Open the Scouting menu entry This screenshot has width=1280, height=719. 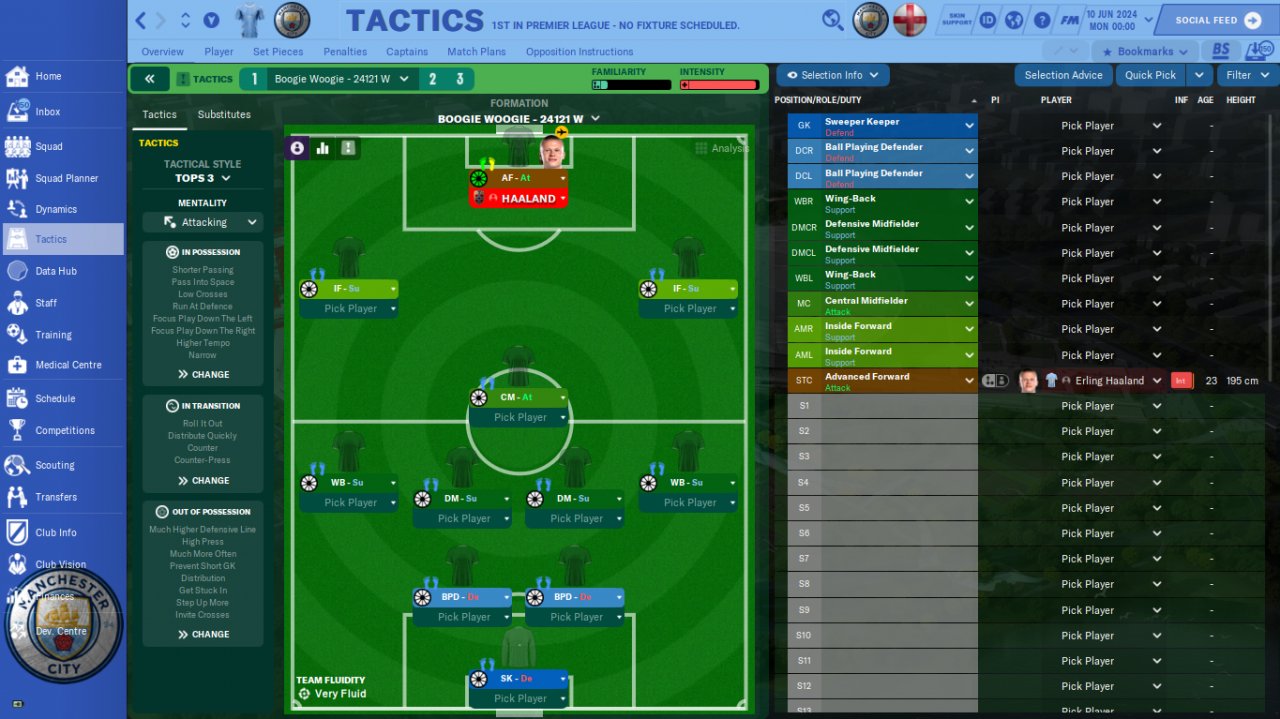tap(54, 465)
